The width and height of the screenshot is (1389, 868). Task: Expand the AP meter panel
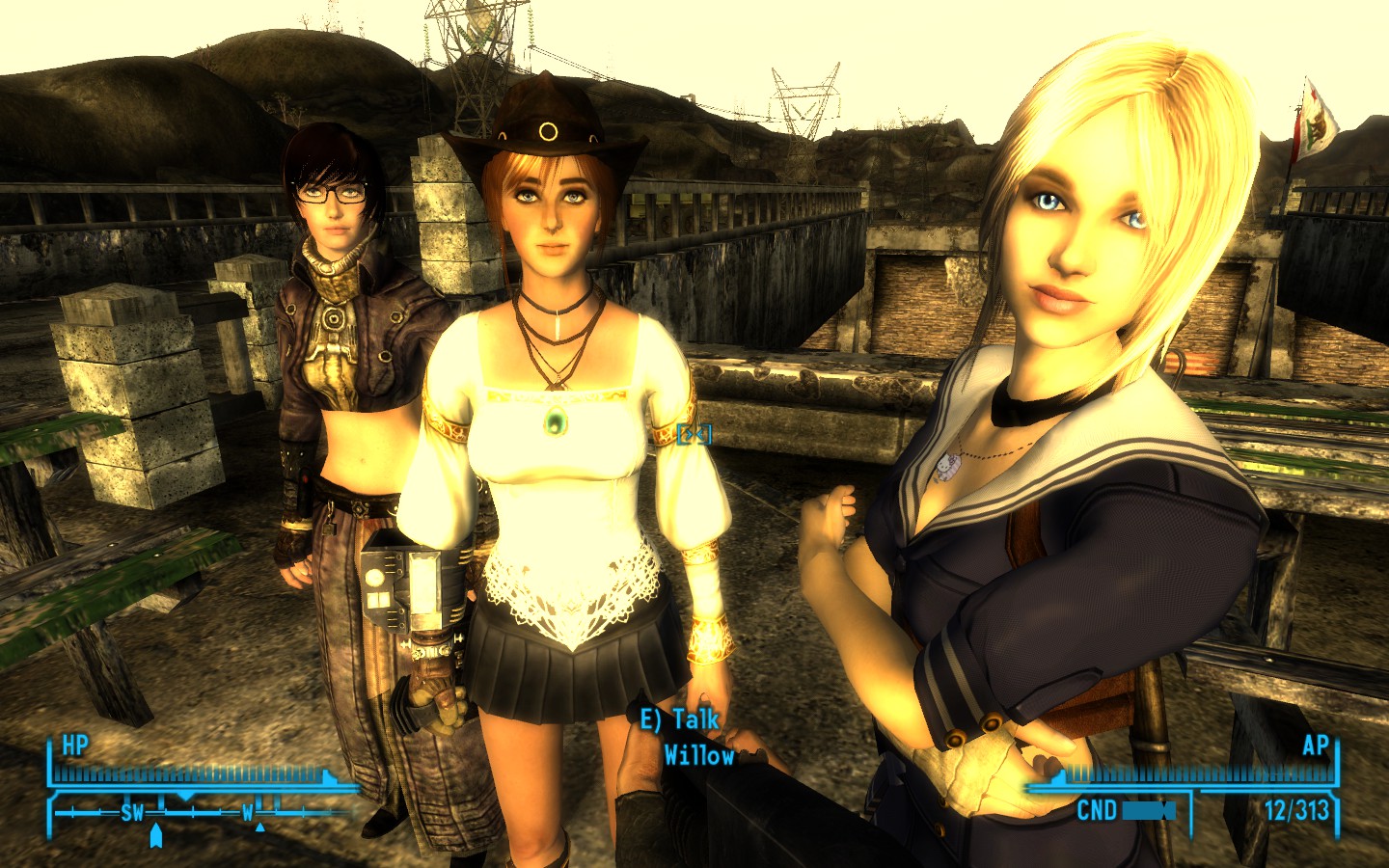click(1206, 773)
